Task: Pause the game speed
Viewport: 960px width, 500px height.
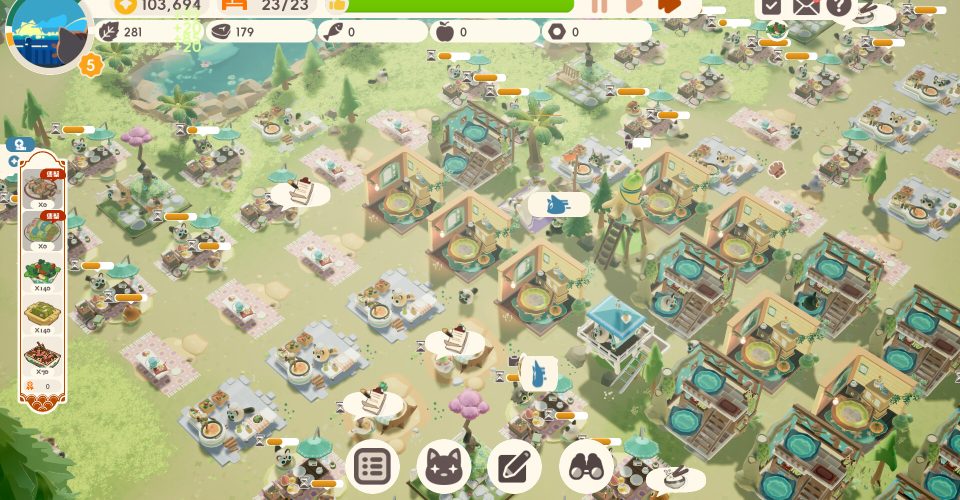Action: tap(600, 5)
